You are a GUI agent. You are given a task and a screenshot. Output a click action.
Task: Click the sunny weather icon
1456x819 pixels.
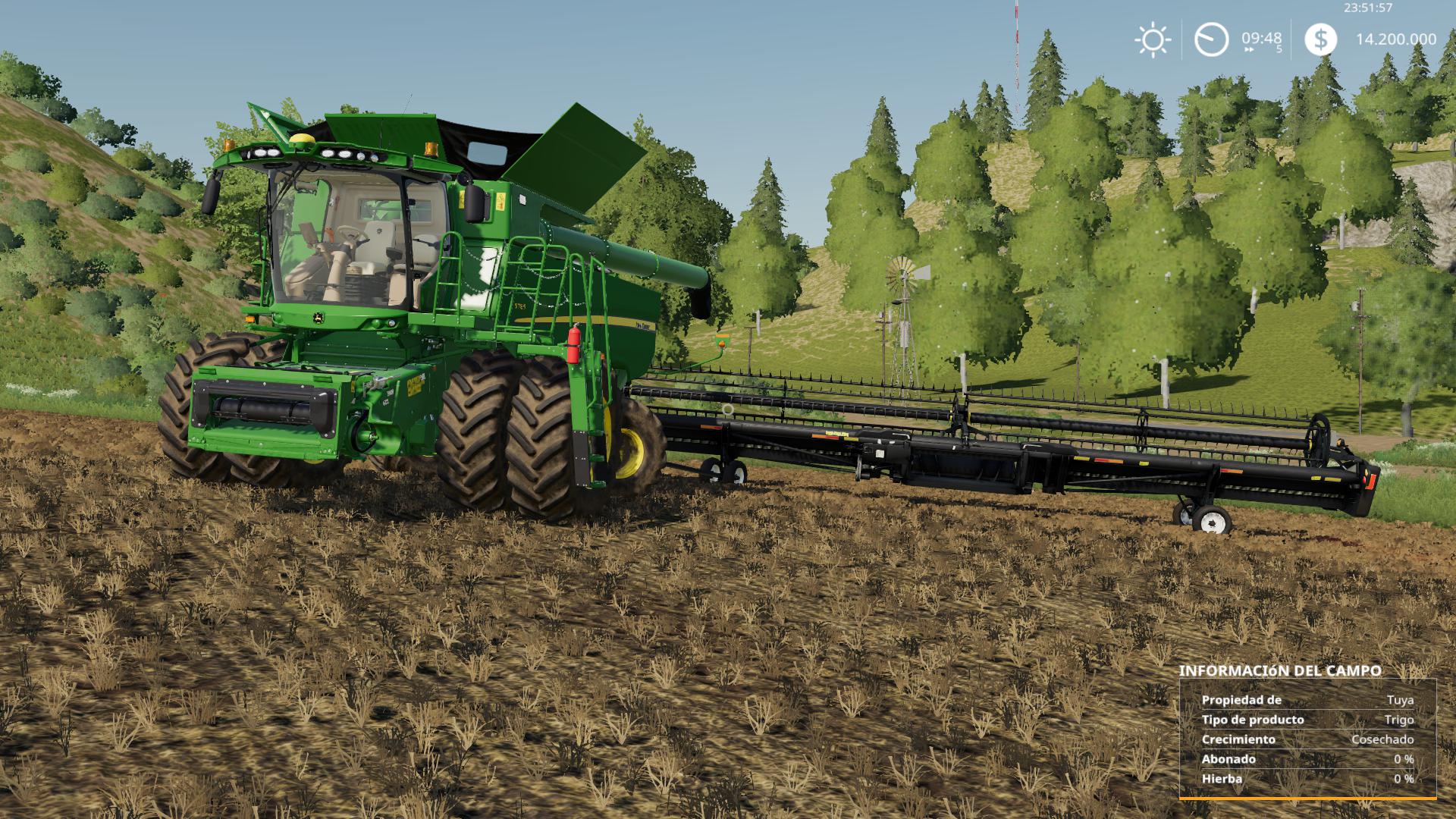pos(1152,39)
